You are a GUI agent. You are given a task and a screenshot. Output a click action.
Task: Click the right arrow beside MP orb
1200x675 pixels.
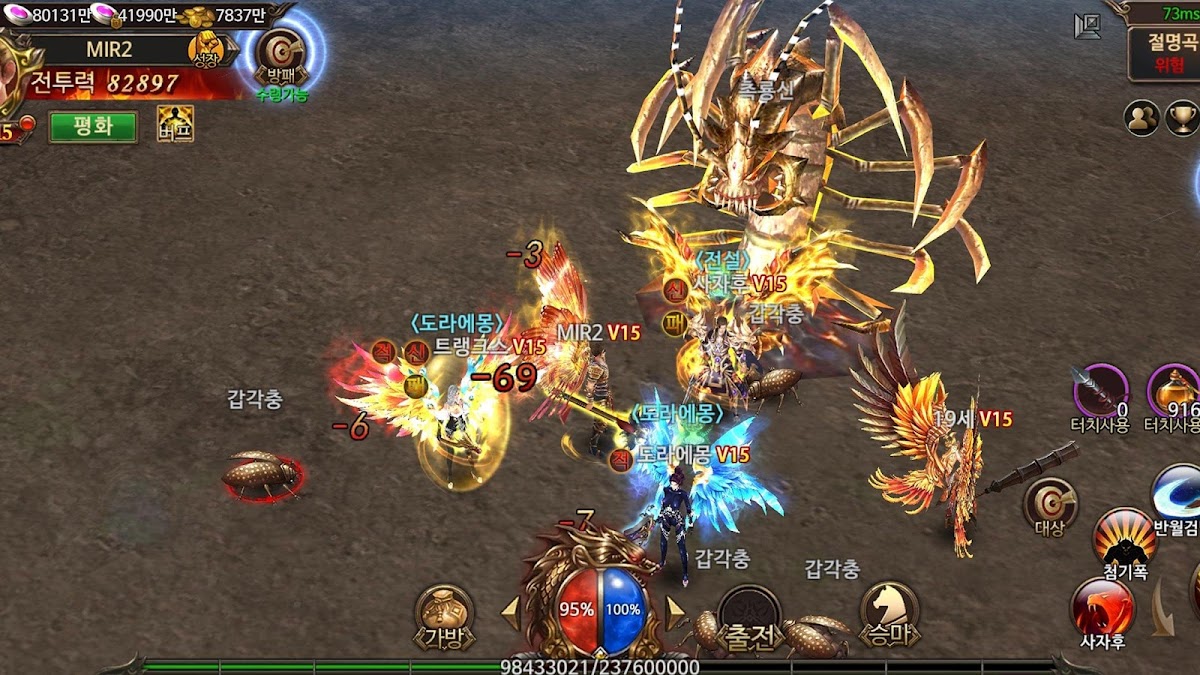[676, 613]
